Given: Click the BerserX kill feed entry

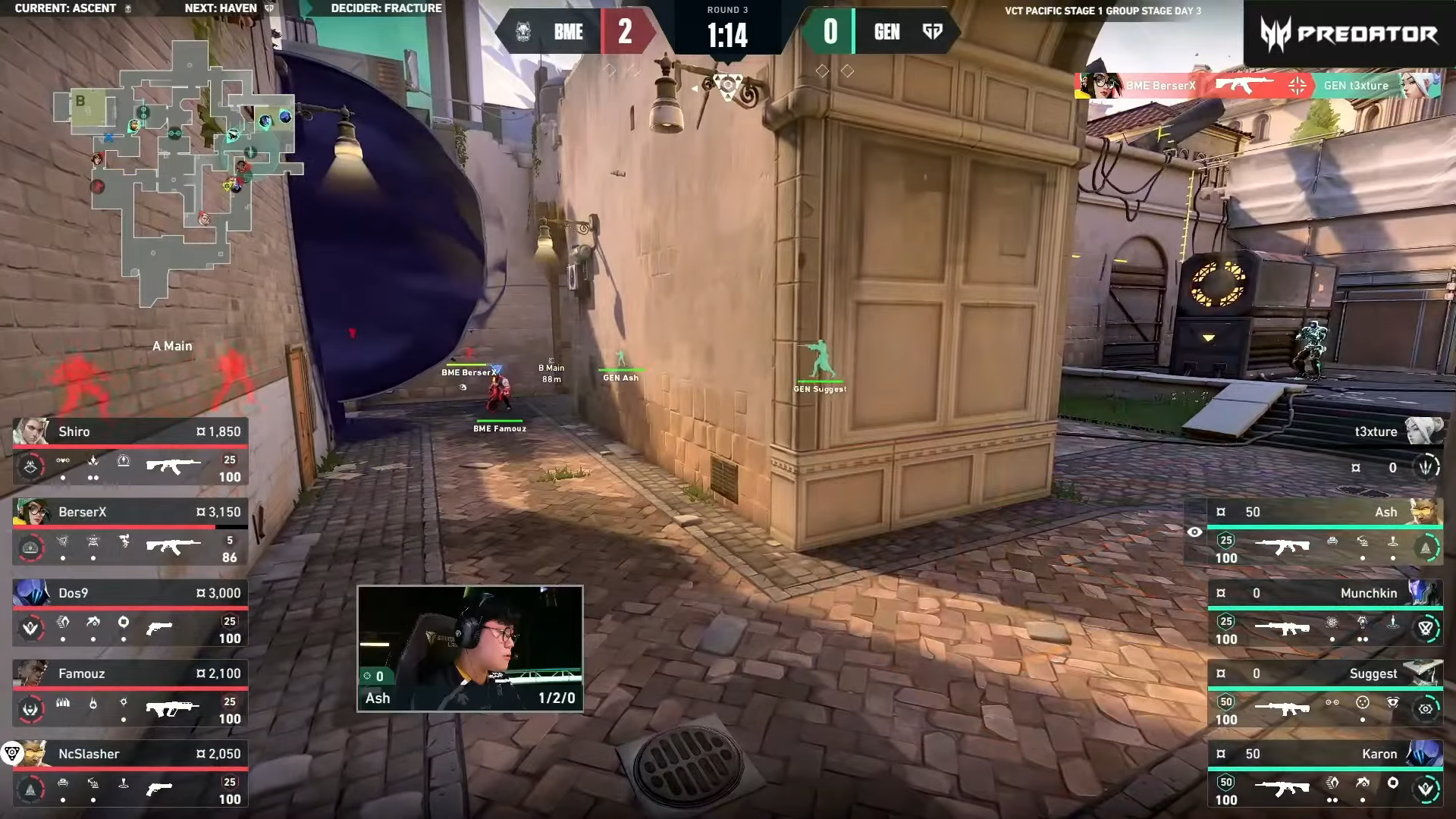Looking at the screenshot, I should (1257, 86).
